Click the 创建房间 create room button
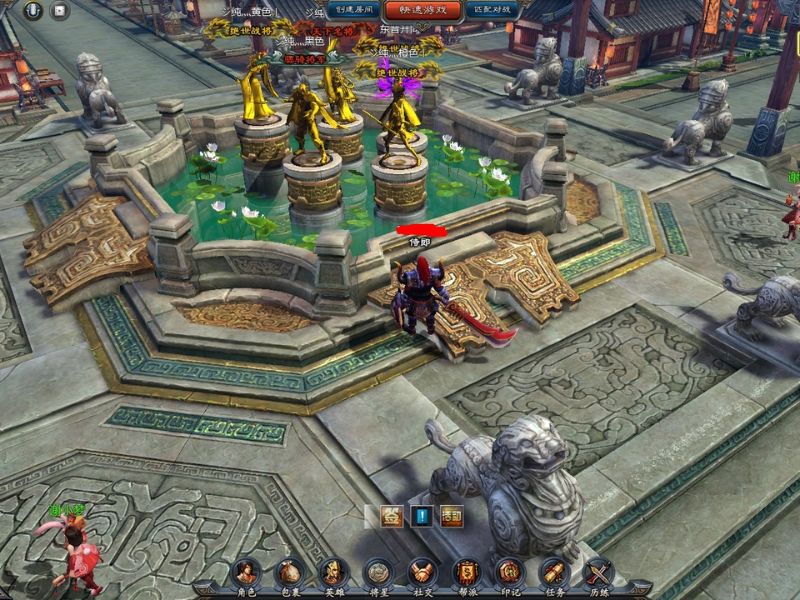Screen dimensions: 800x600 [354, 10]
